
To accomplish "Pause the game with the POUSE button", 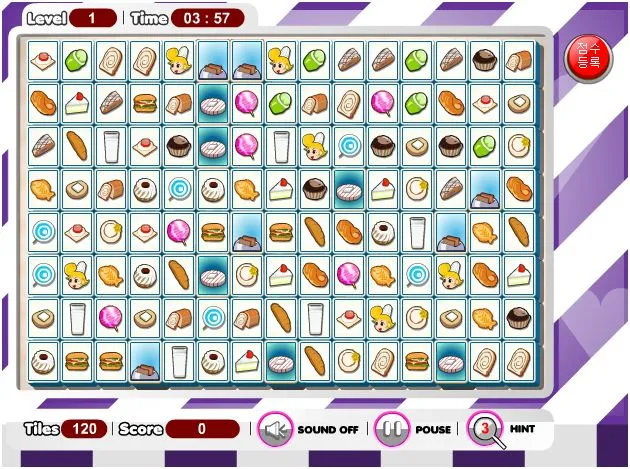I will [x=393, y=430].
